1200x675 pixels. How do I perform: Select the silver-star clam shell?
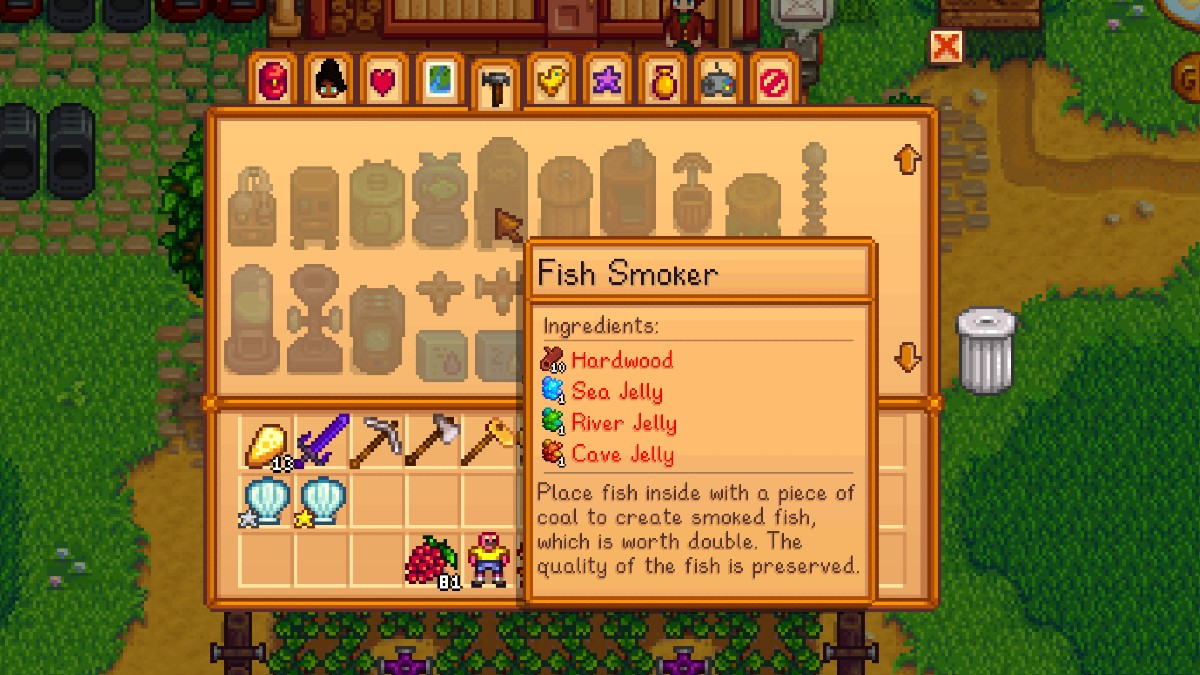(267, 500)
